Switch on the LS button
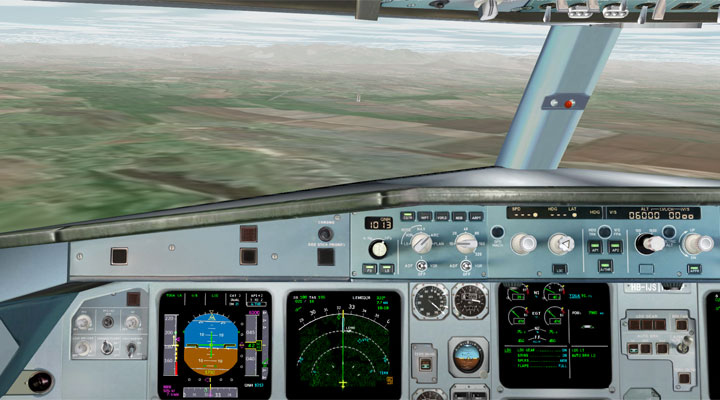720x400 pixels. pyautogui.click(x=386, y=268)
